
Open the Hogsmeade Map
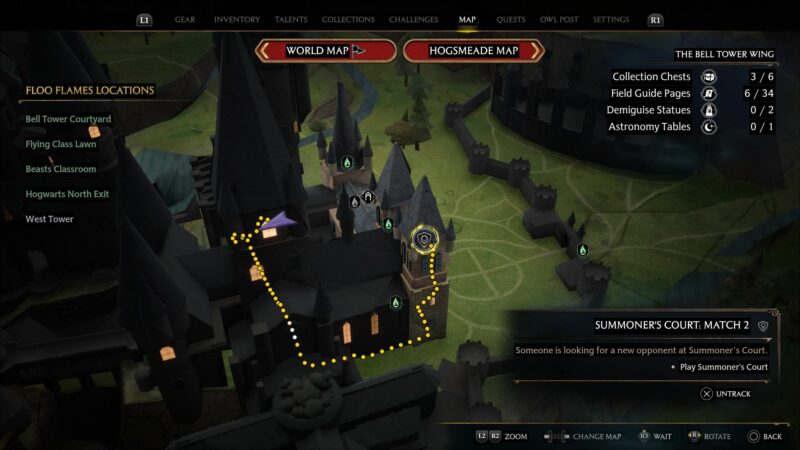click(473, 51)
